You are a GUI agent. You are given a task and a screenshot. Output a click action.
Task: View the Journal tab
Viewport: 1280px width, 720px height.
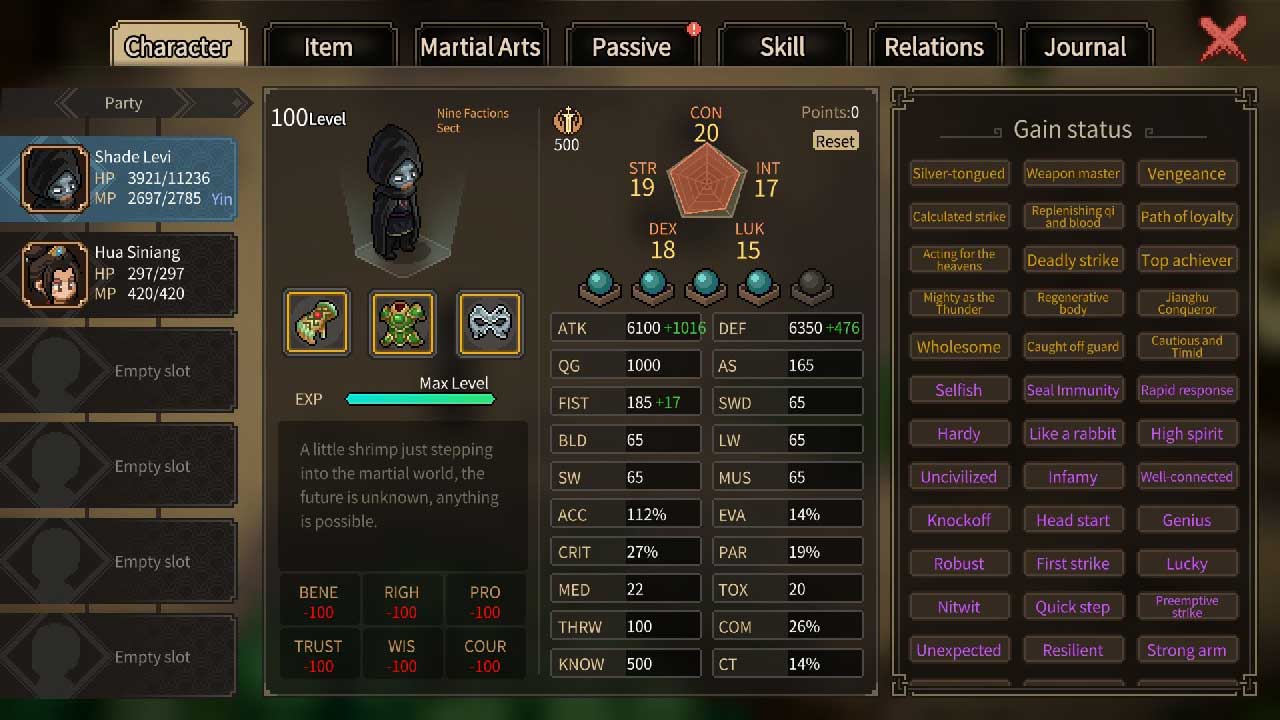(x=1085, y=47)
